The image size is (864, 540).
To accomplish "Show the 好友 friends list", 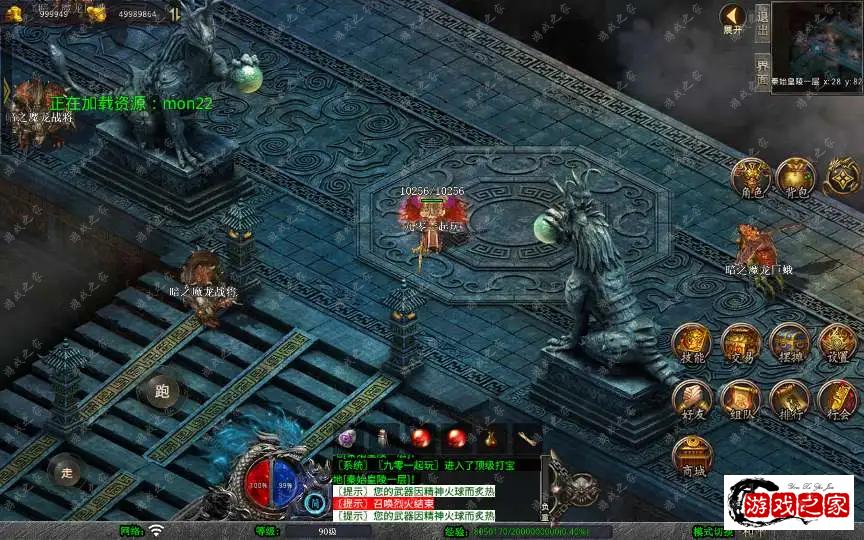I will click(x=692, y=398).
